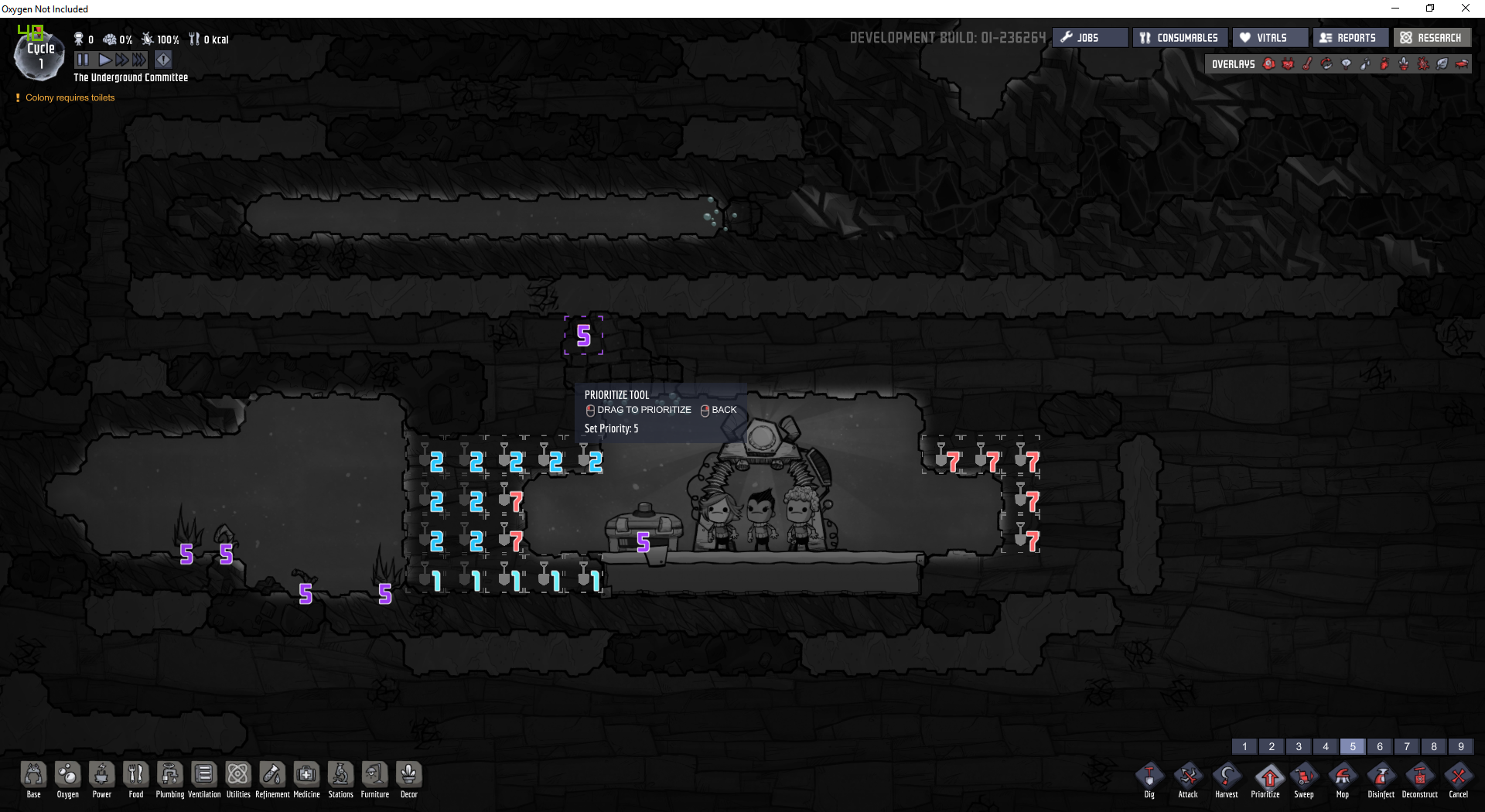
Task: Set priority level to 1
Action: [x=1244, y=747]
